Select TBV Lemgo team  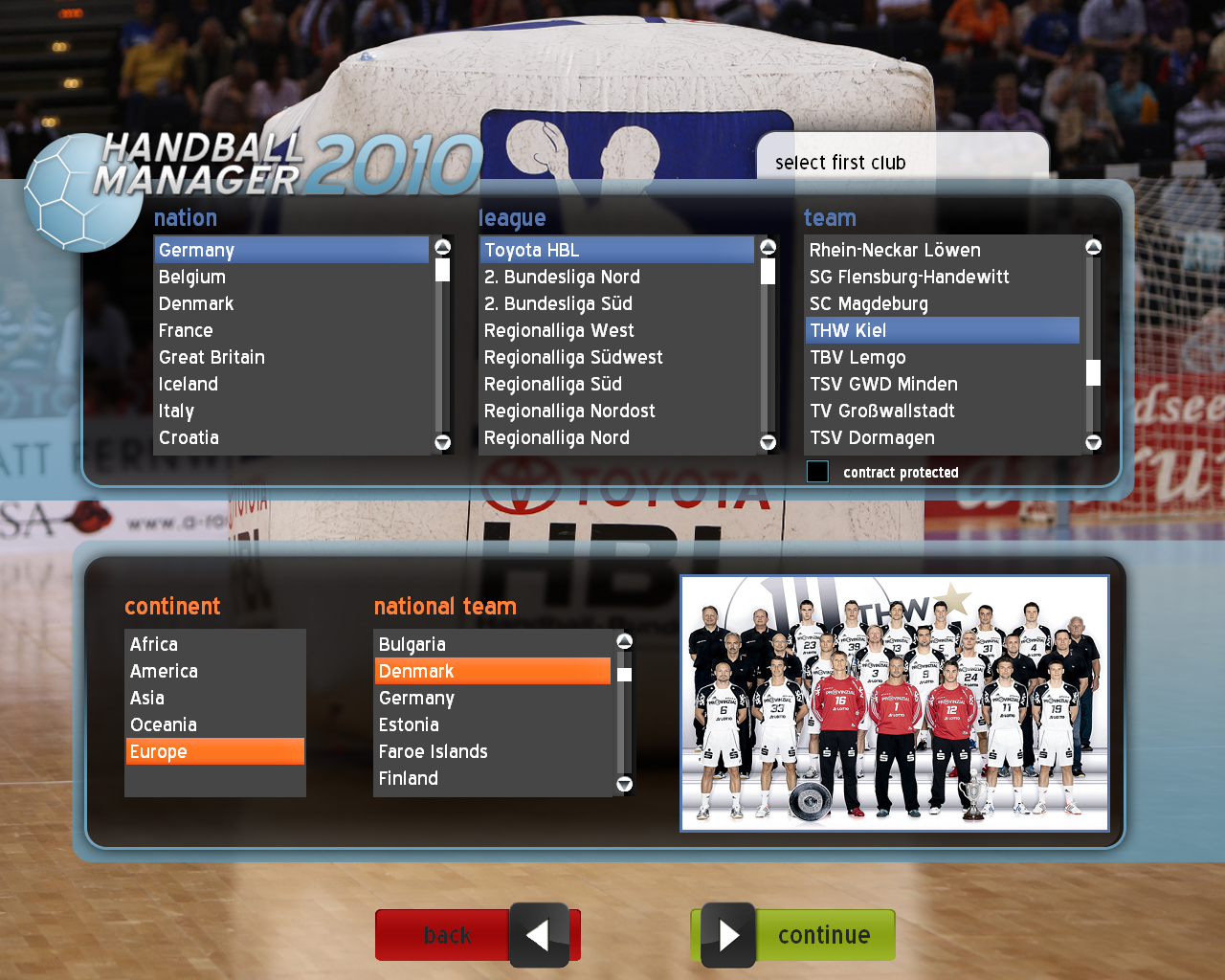857,358
